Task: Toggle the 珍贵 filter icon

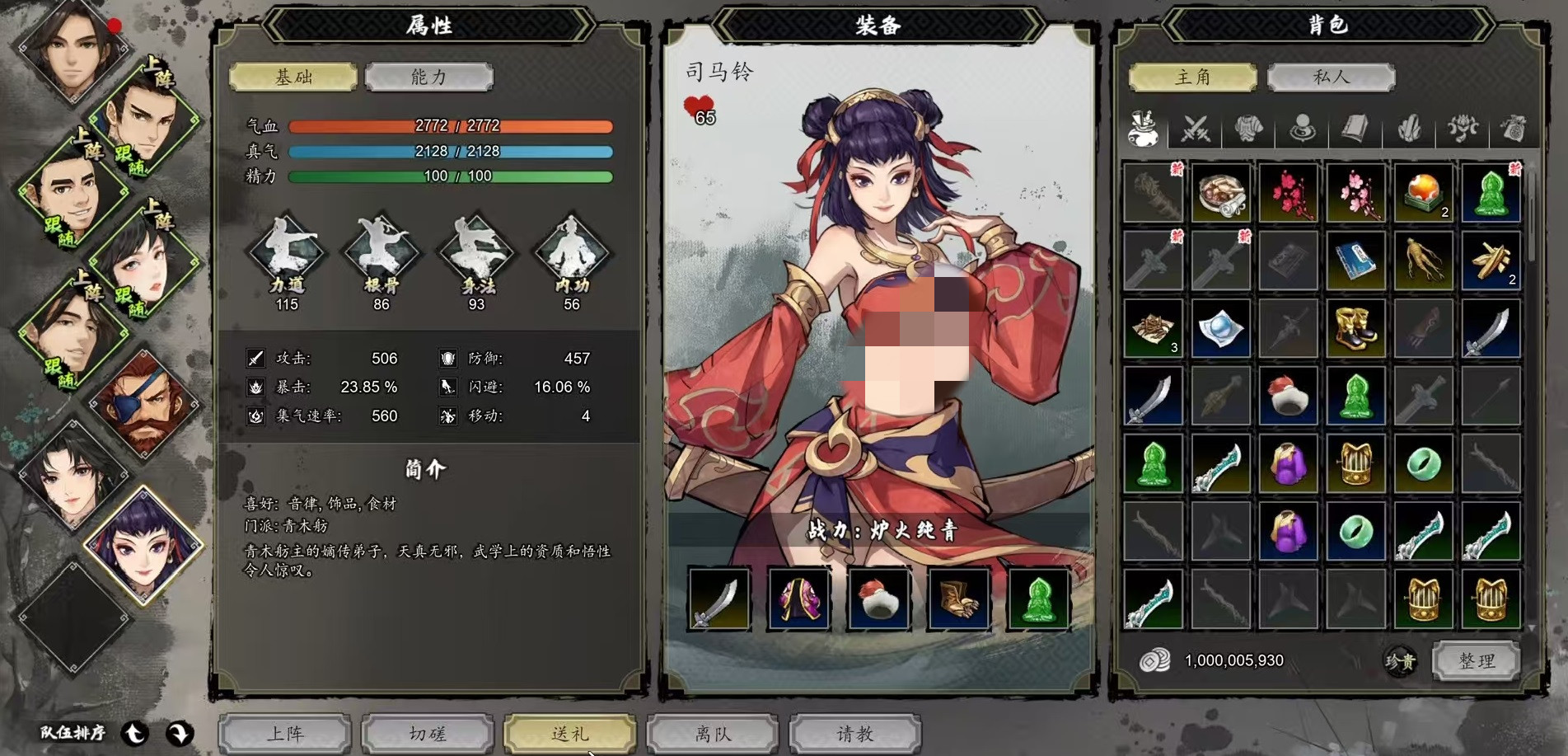Action: tap(1400, 661)
